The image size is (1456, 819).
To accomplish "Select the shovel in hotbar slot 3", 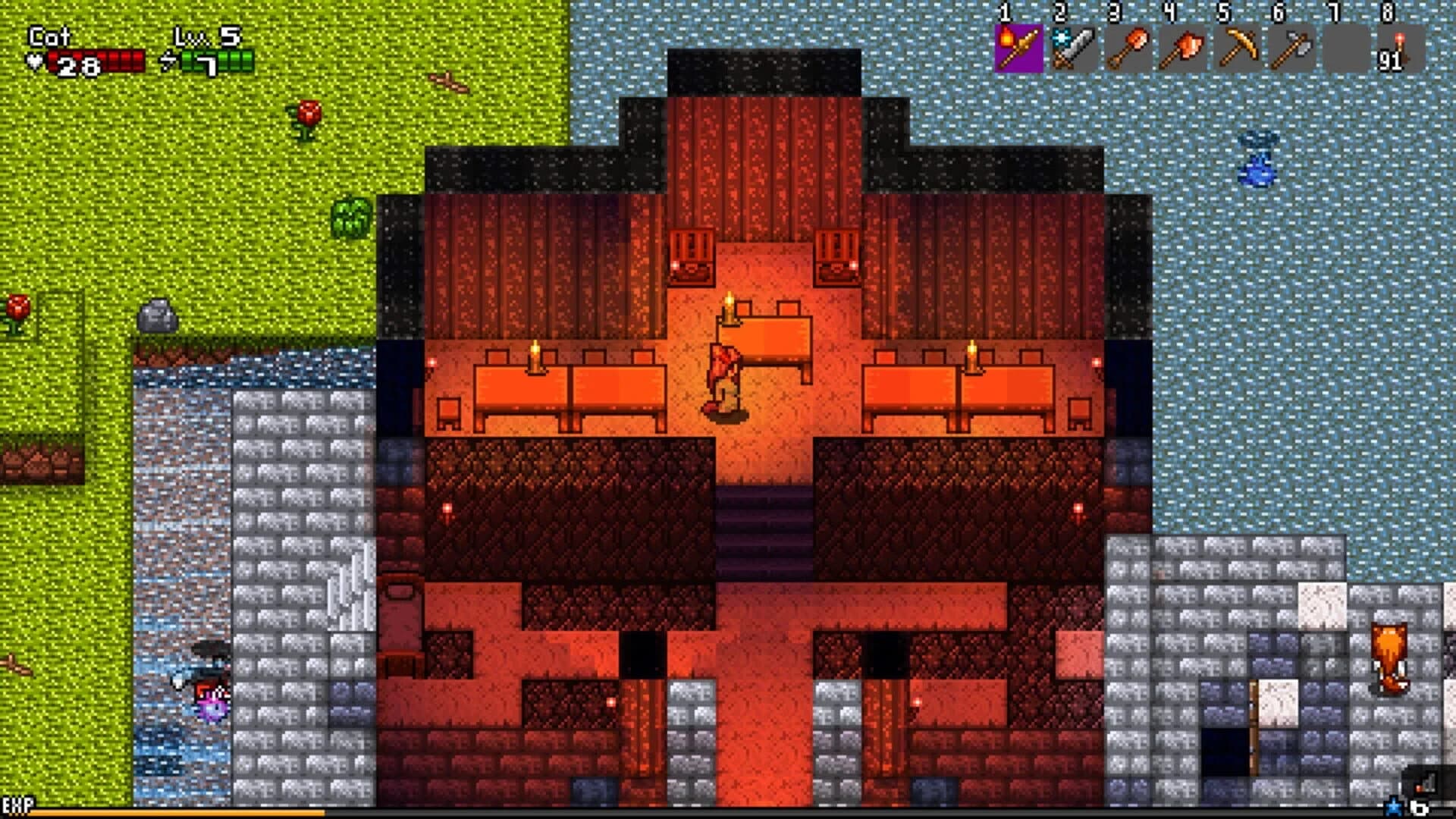I will (x=1127, y=49).
